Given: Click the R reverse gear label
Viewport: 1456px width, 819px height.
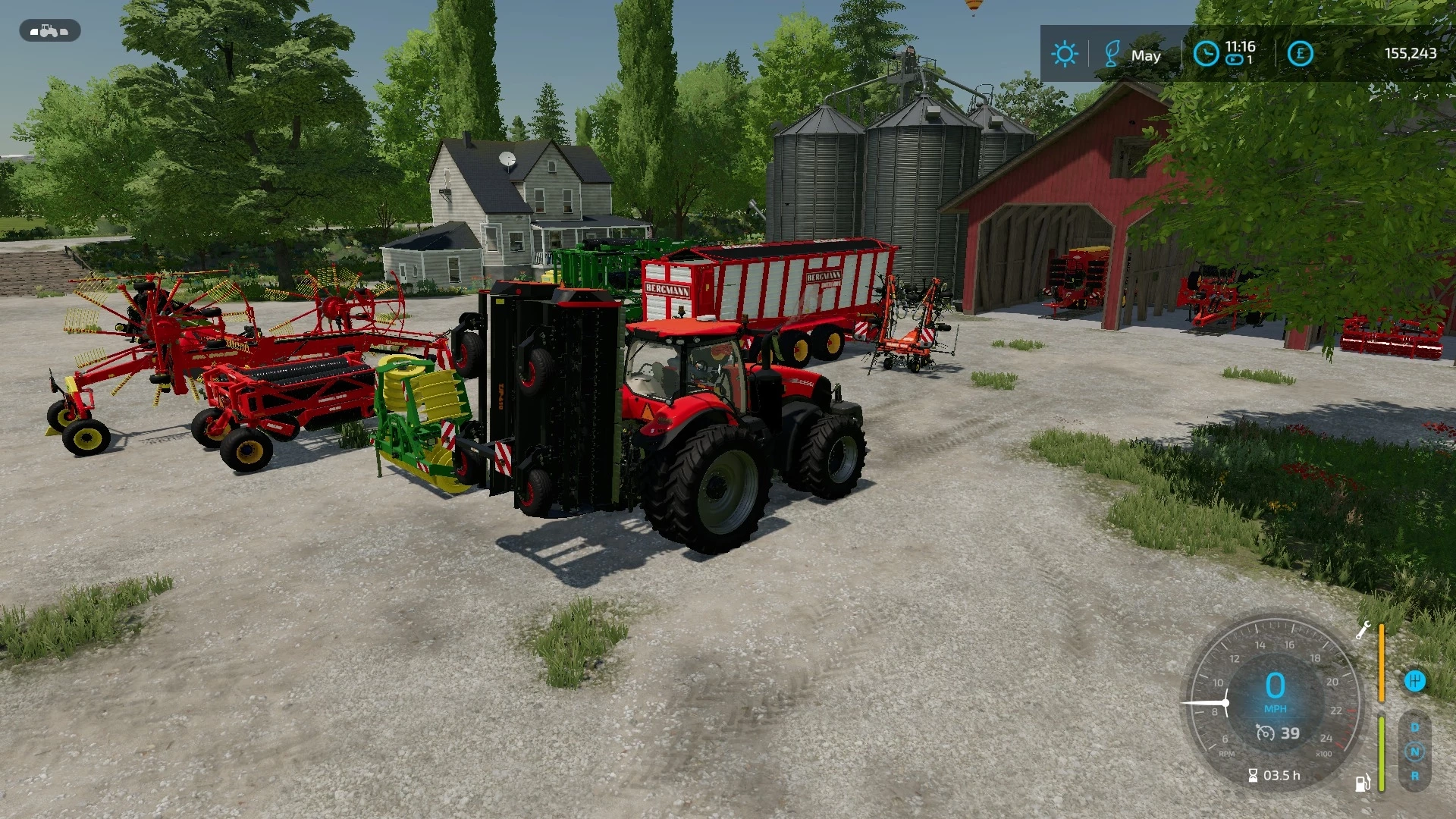Looking at the screenshot, I should [1415, 777].
